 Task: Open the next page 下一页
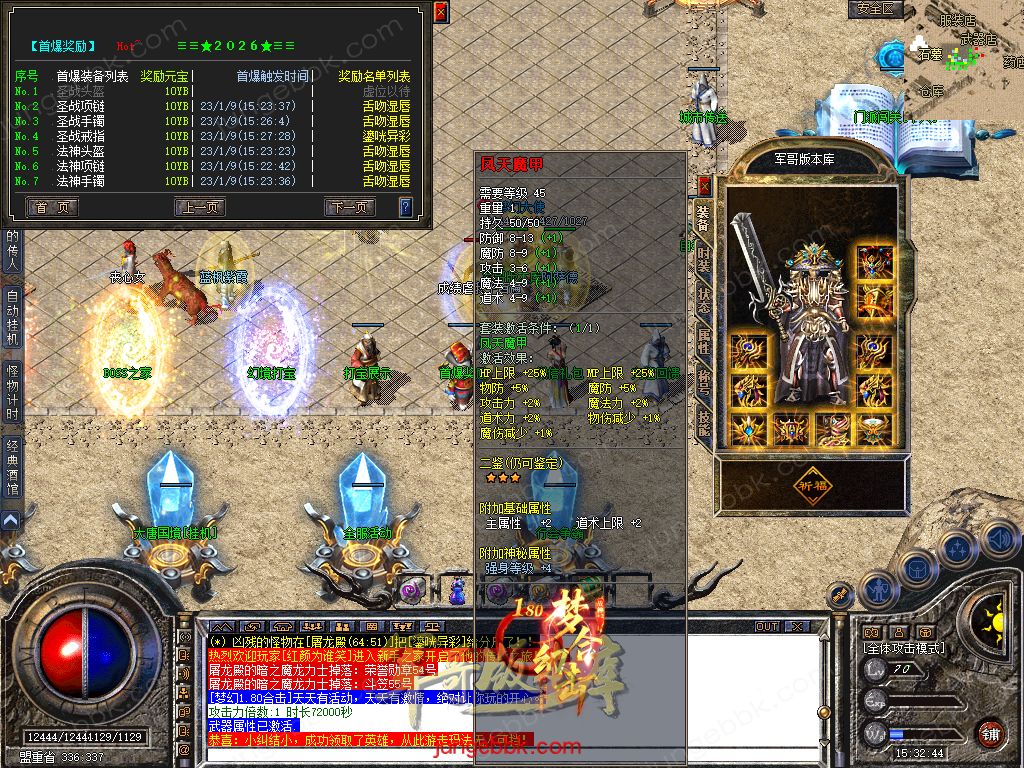350,207
